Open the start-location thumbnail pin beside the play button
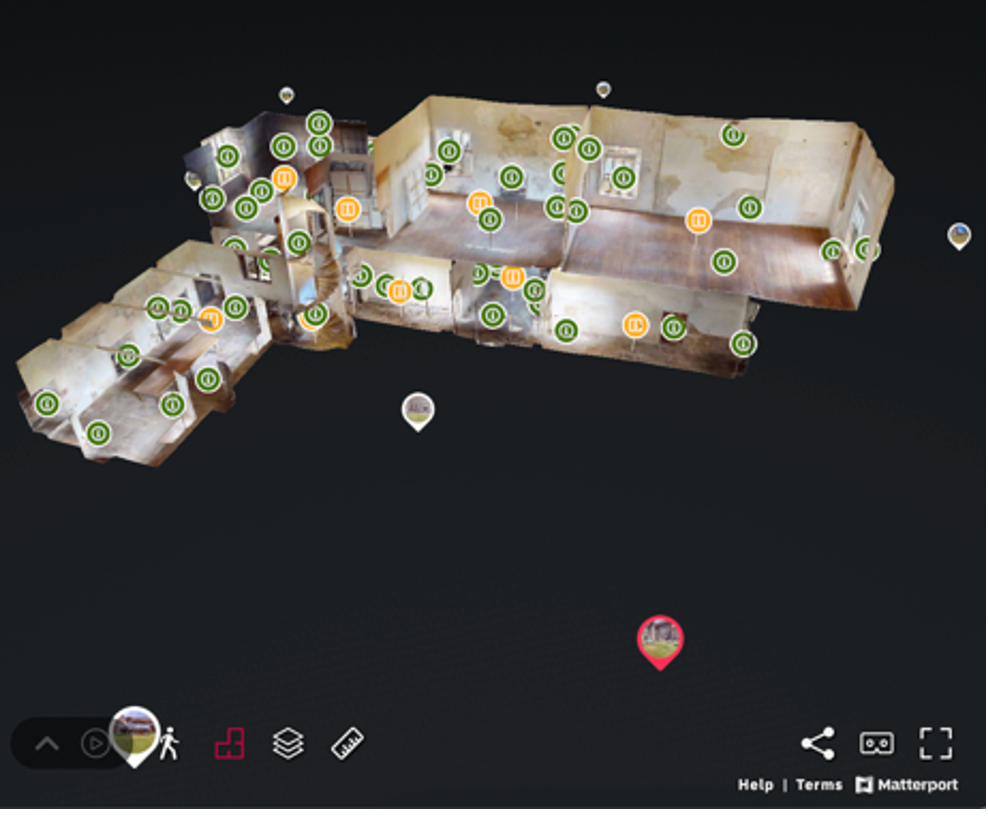The image size is (988, 816). pyautogui.click(x=134, y=733)
